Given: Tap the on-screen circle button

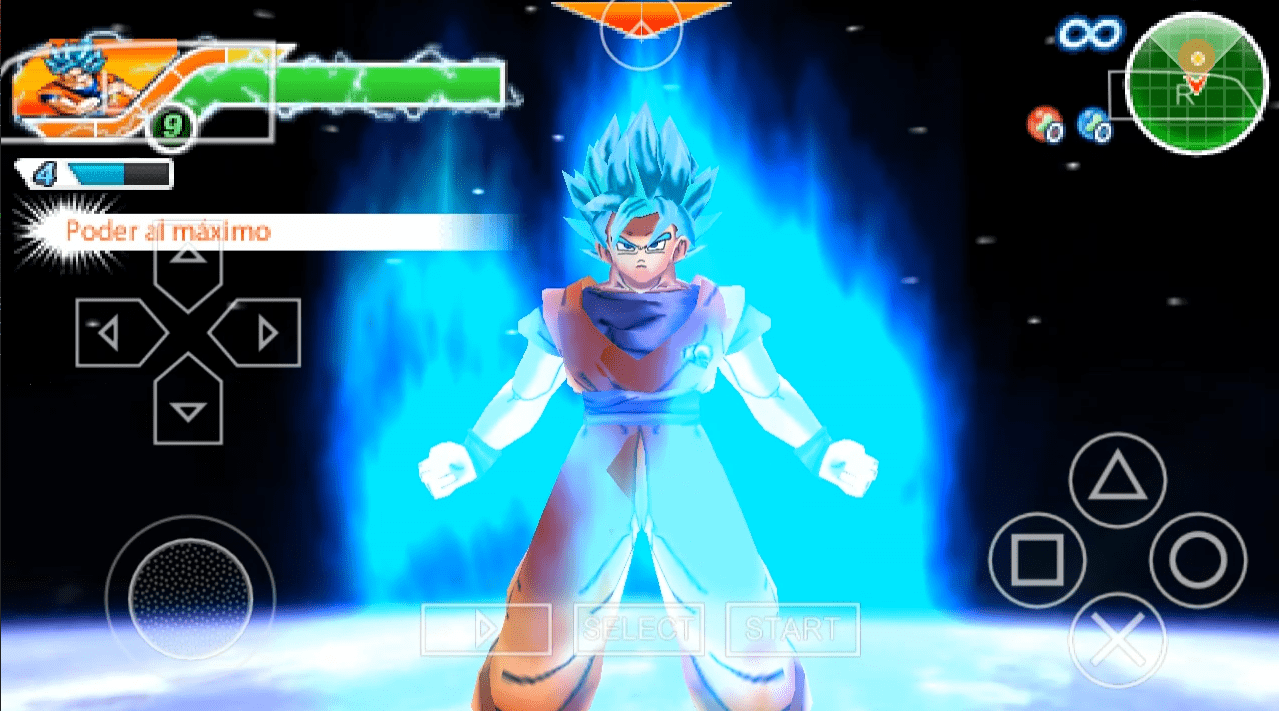Looking at the screenshot, I should pyautogui.click(x=1198, y=560).
